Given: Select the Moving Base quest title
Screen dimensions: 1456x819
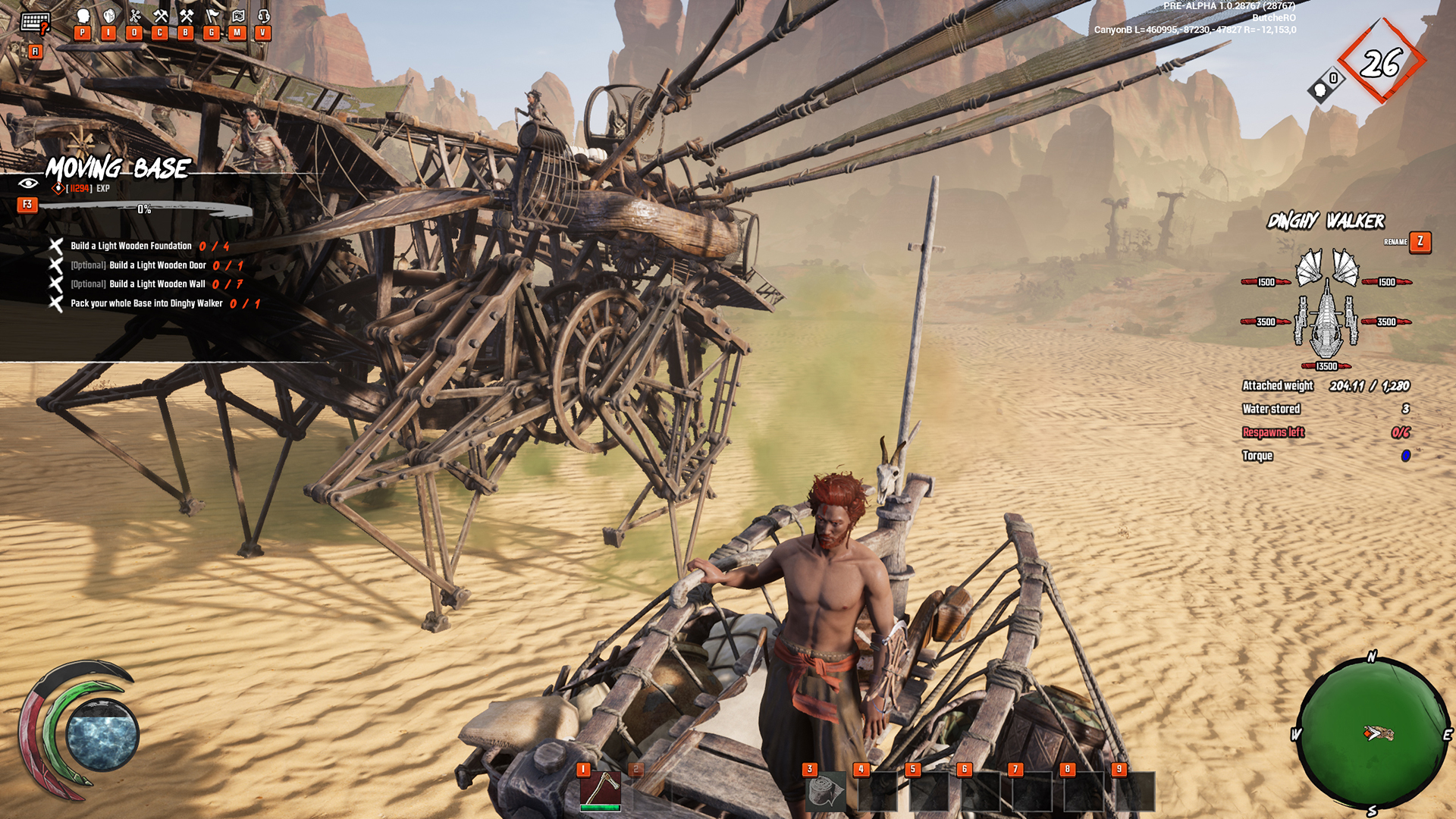Looking at the screenshot, I should point(118,168).
